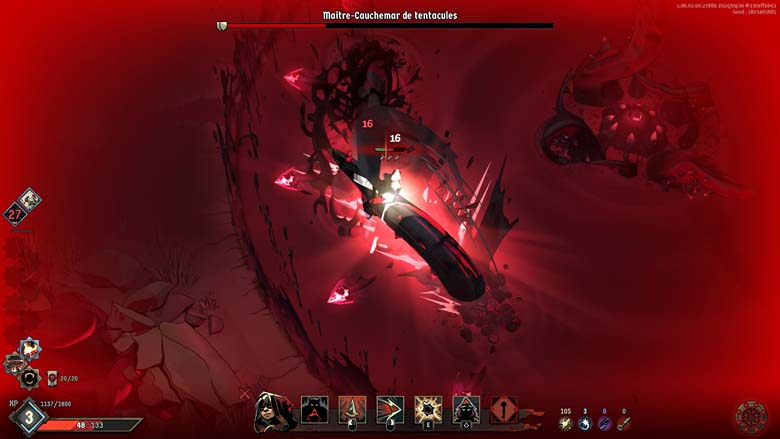Select the black ring equipment icon
Viewport: 780px width, 439px height.
(x=30, y=378)
